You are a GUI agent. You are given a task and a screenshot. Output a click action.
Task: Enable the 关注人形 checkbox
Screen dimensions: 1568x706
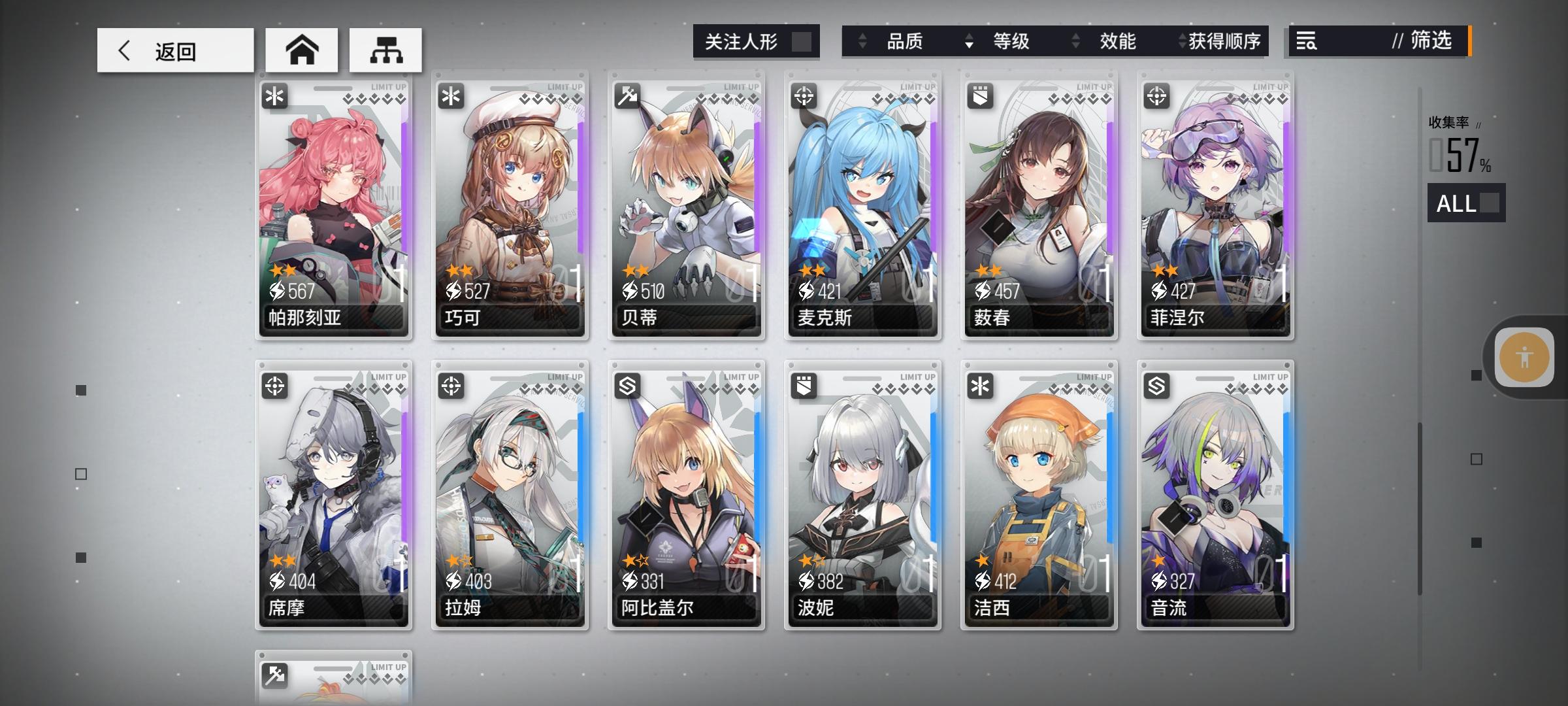click(x=802, y=41)
